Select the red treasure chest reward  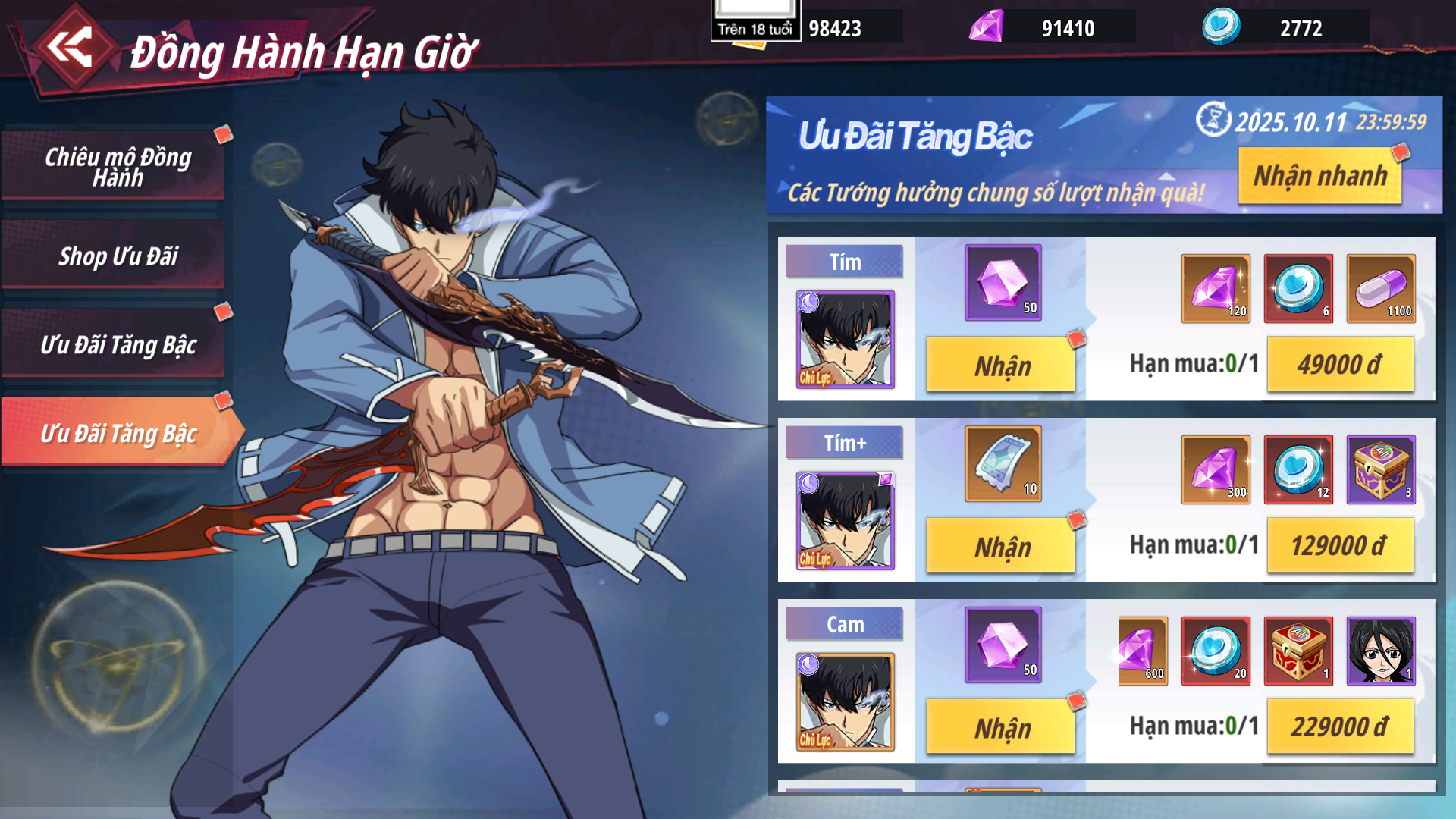tap(1298, 651)
